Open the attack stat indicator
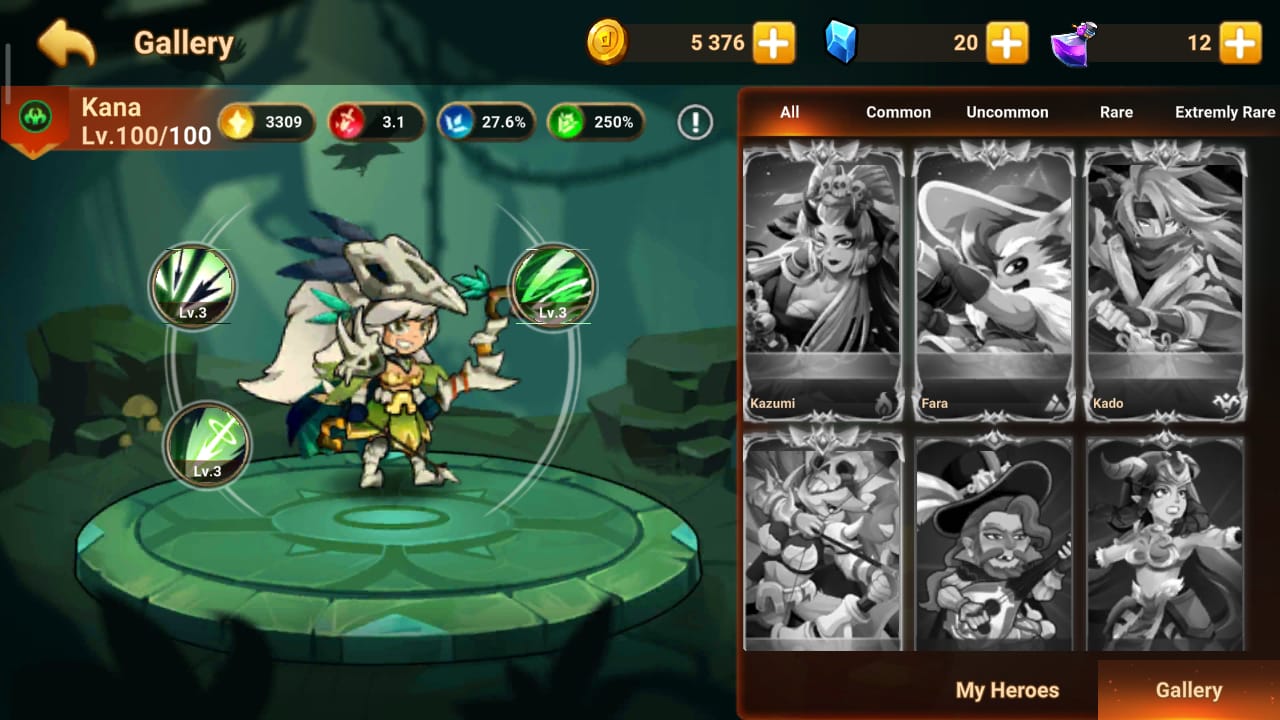1280x720 pixels. point(344,123)
